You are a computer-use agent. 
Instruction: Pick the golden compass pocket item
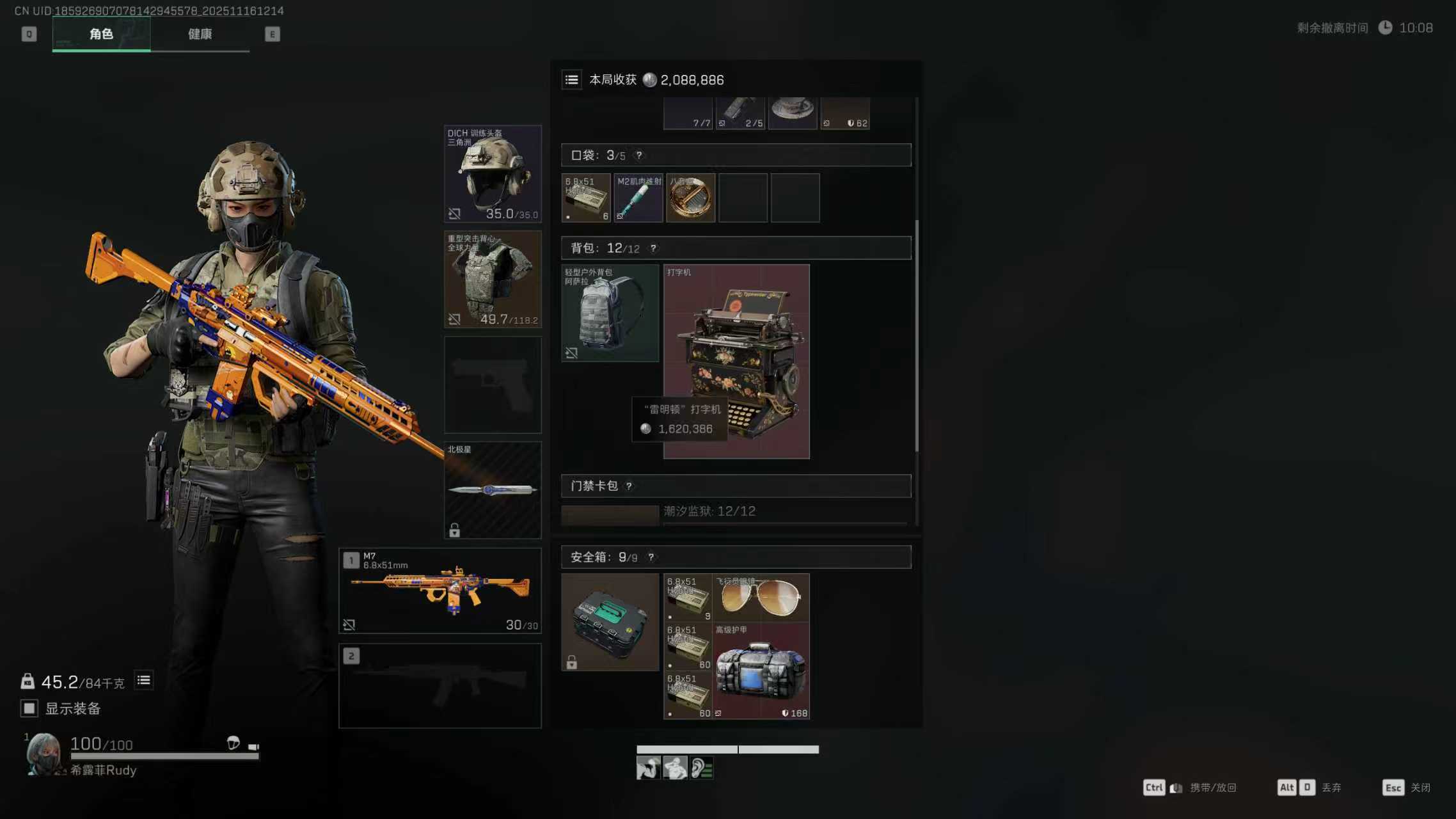[x=690, y=198]
